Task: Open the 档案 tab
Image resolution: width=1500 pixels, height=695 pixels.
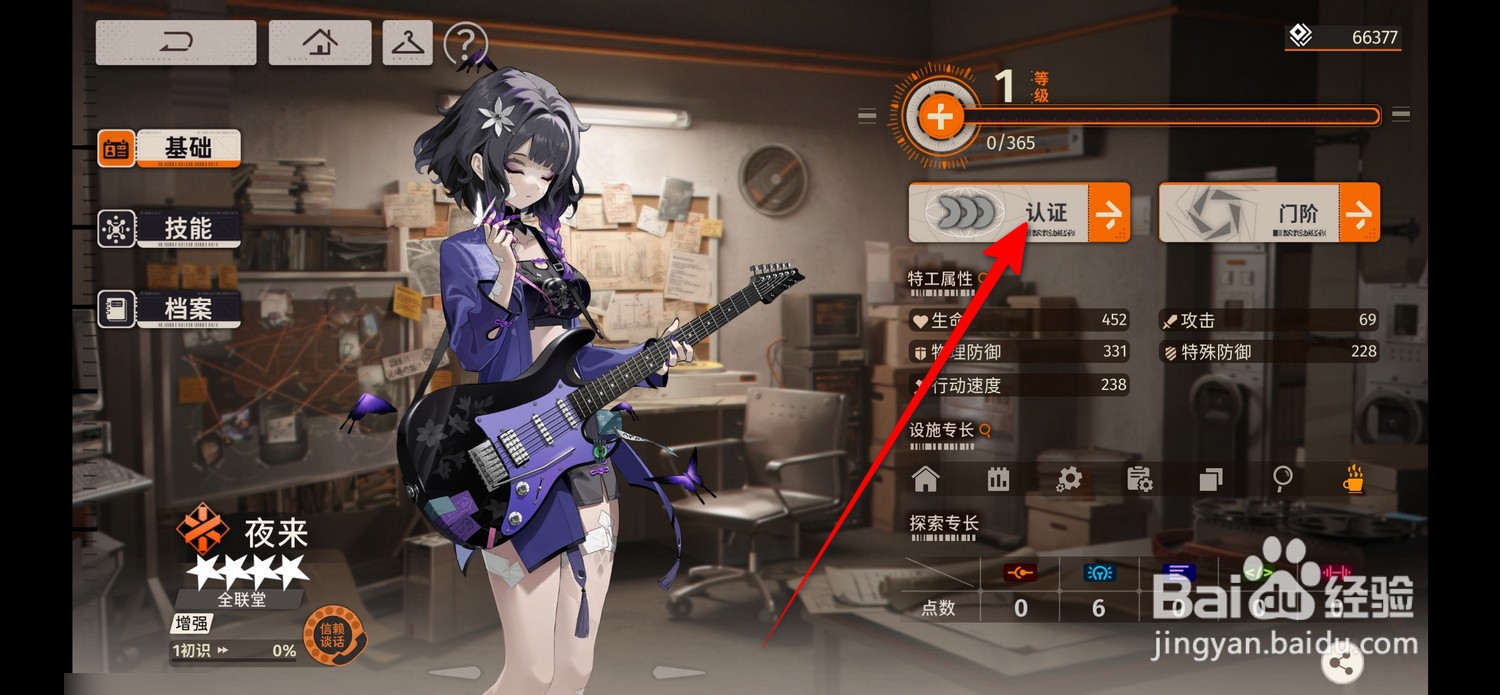Action: [x=169, y=309]
